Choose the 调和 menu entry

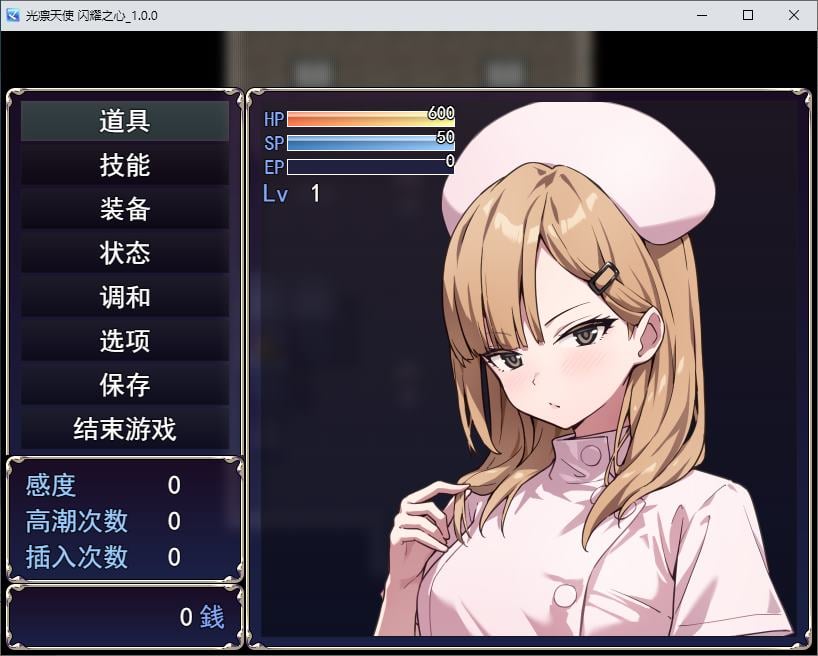coord(125,297)
